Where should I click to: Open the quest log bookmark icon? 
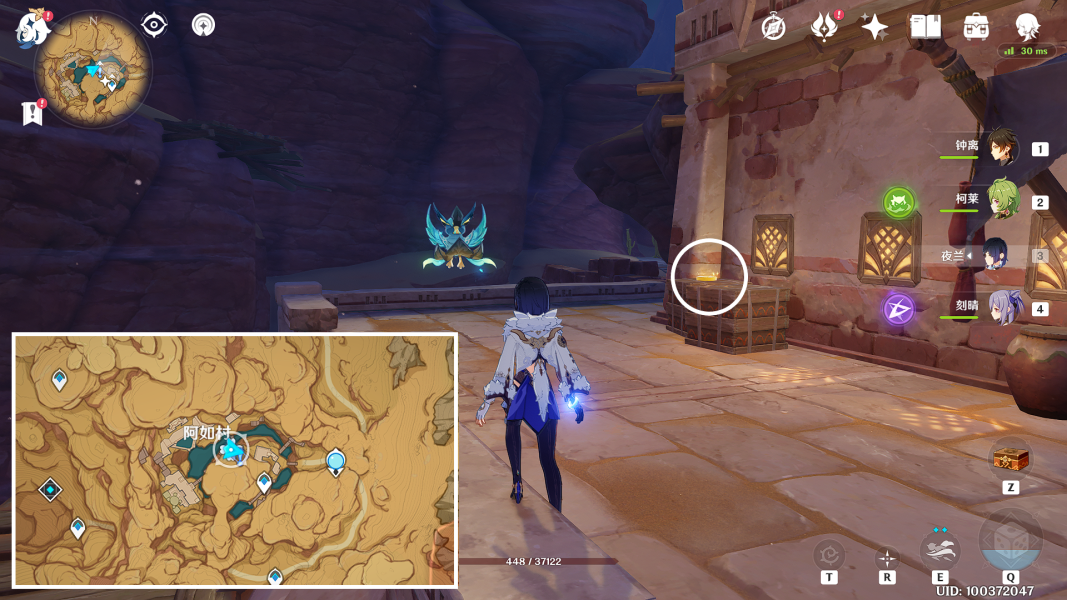pyautogui.click(x=32, y=114)
